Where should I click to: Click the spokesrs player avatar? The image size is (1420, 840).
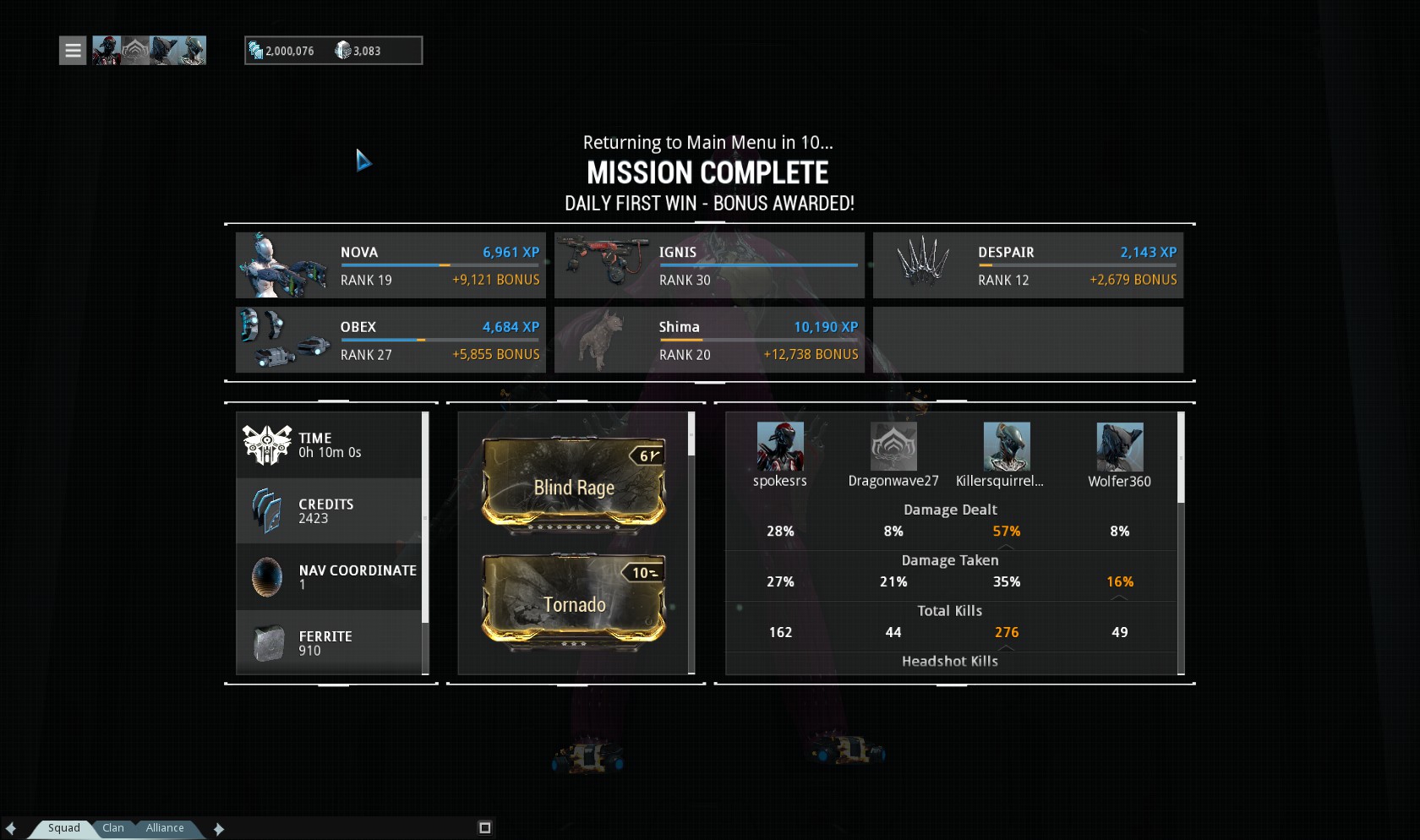point(779,446)
